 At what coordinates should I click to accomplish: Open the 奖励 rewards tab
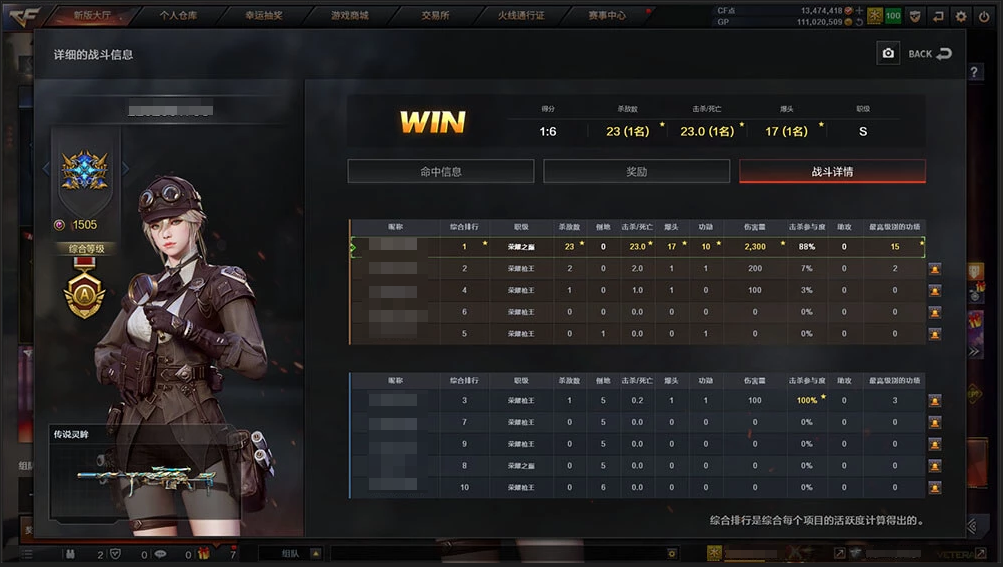tap(636, 171)
